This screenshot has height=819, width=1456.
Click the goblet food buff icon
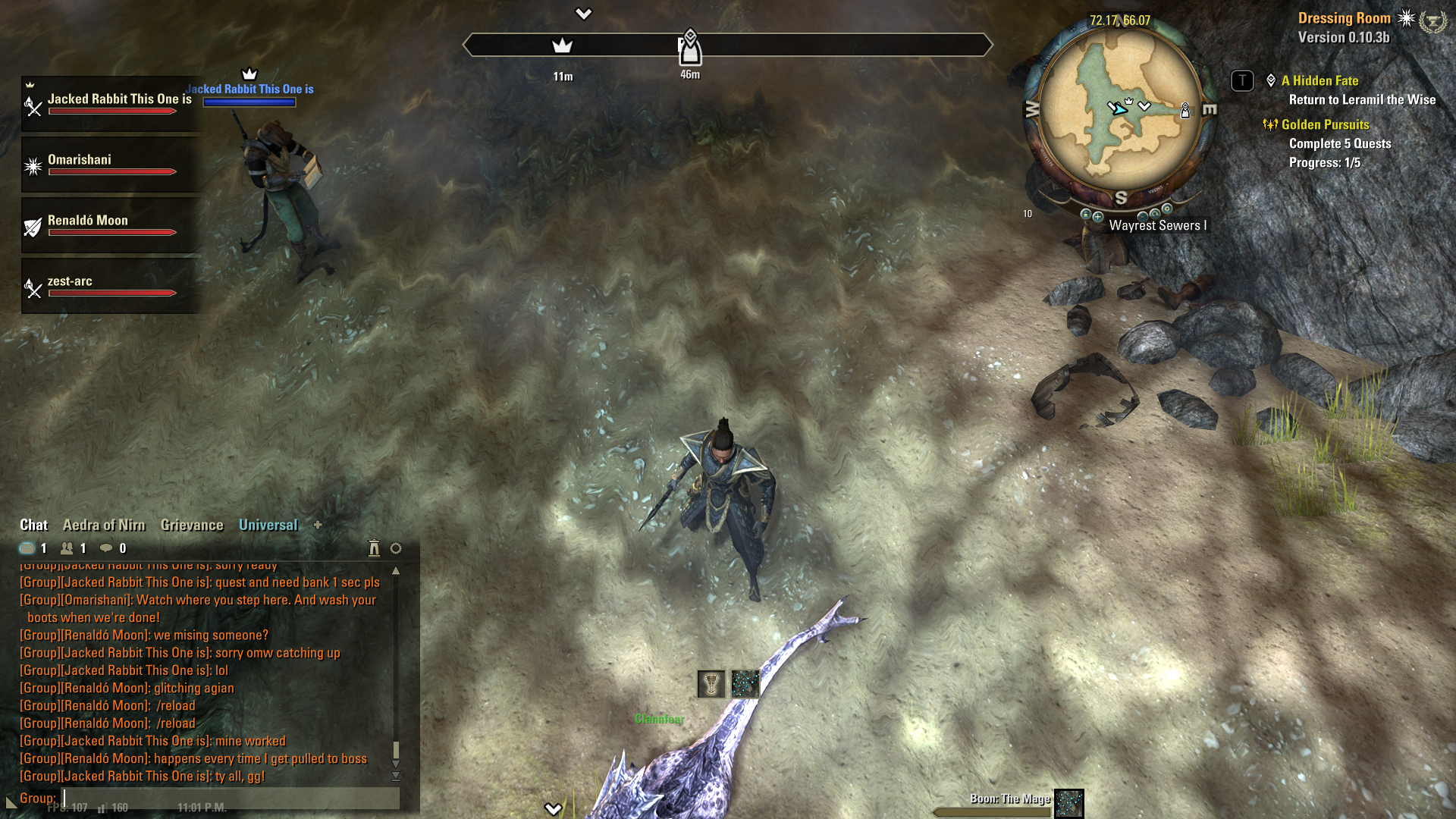click(711, 684)
